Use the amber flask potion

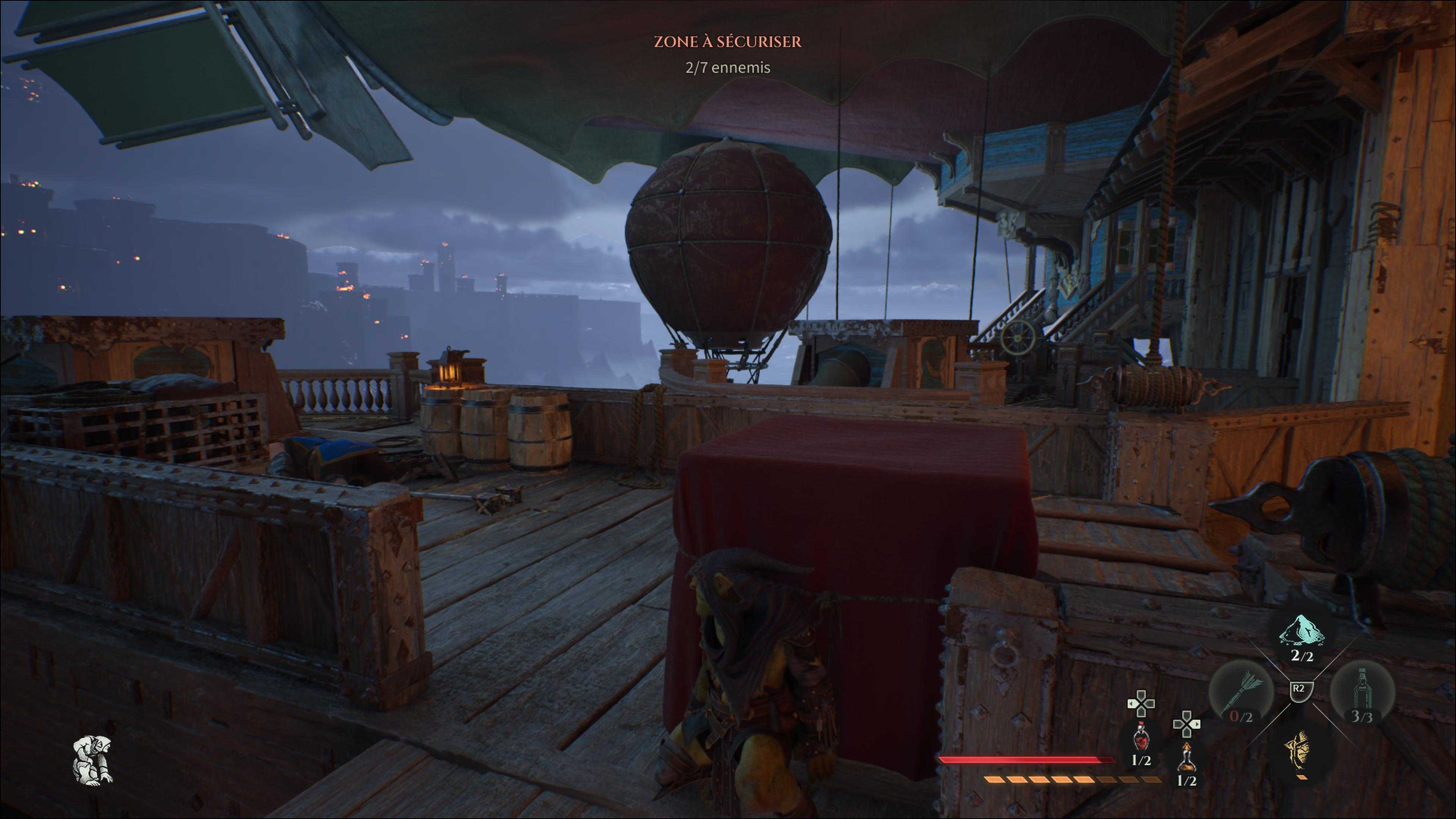[1186, 758]
